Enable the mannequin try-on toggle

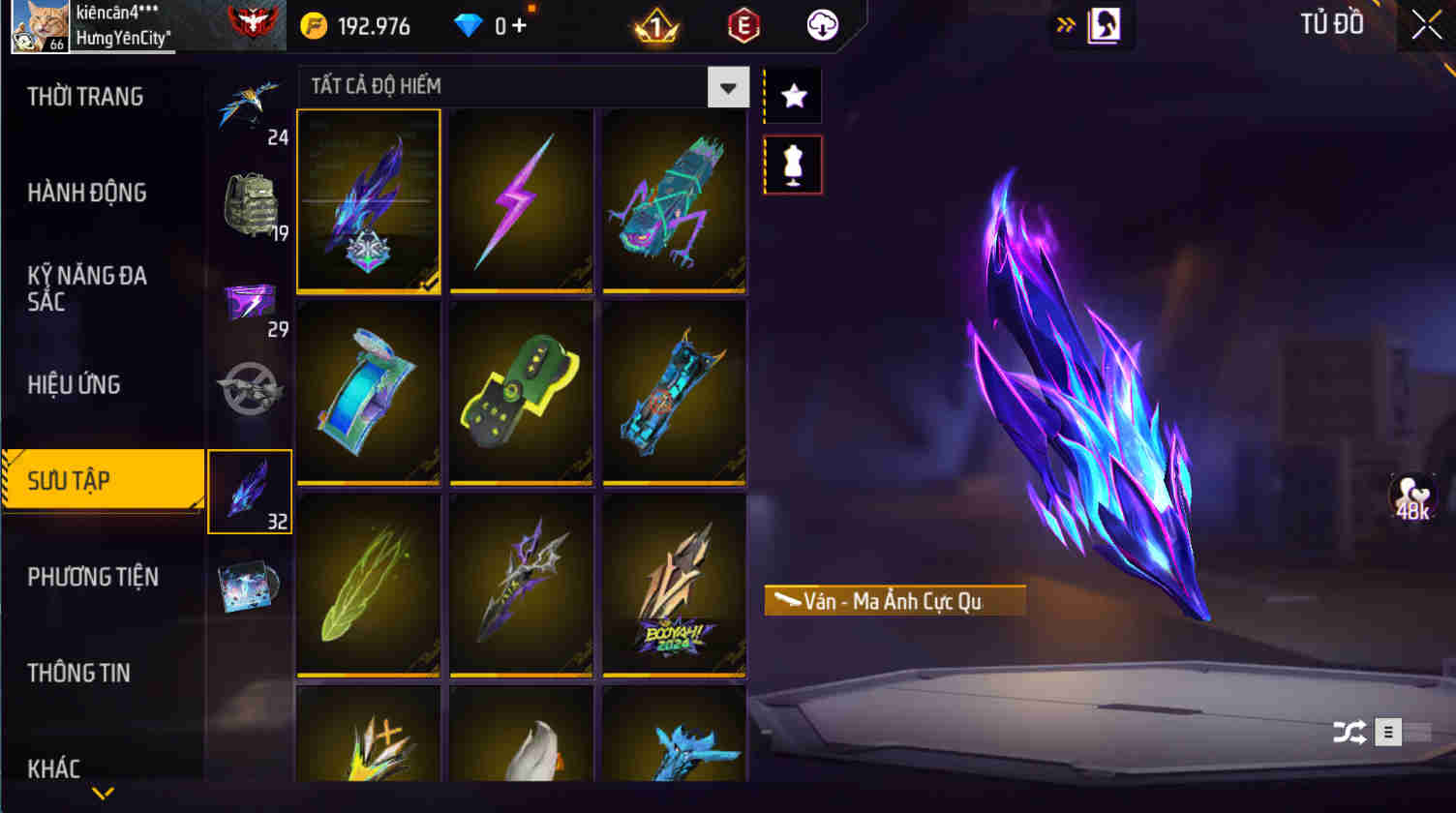[792, 164]
